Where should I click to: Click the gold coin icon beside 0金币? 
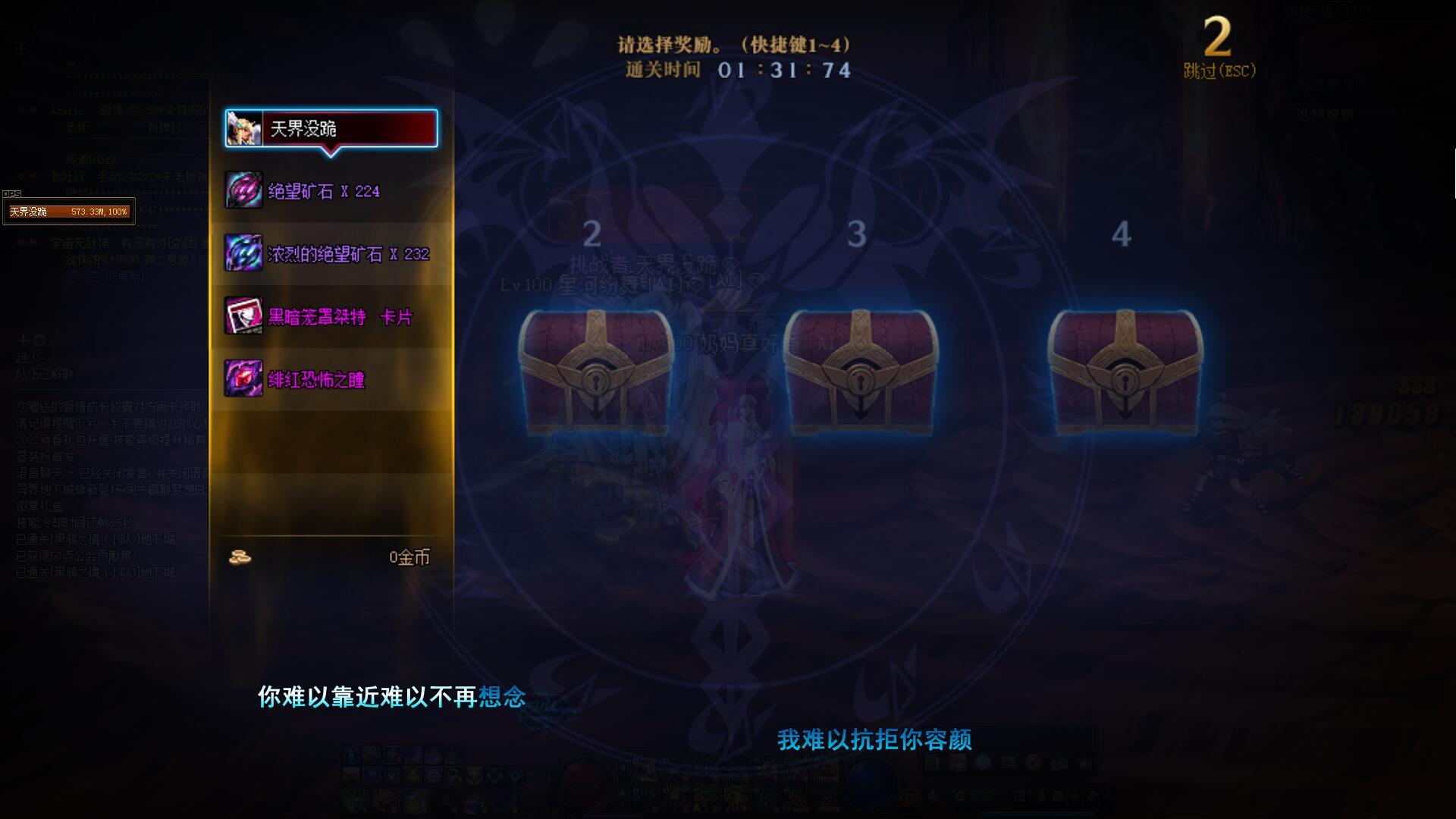pos(241,558)
